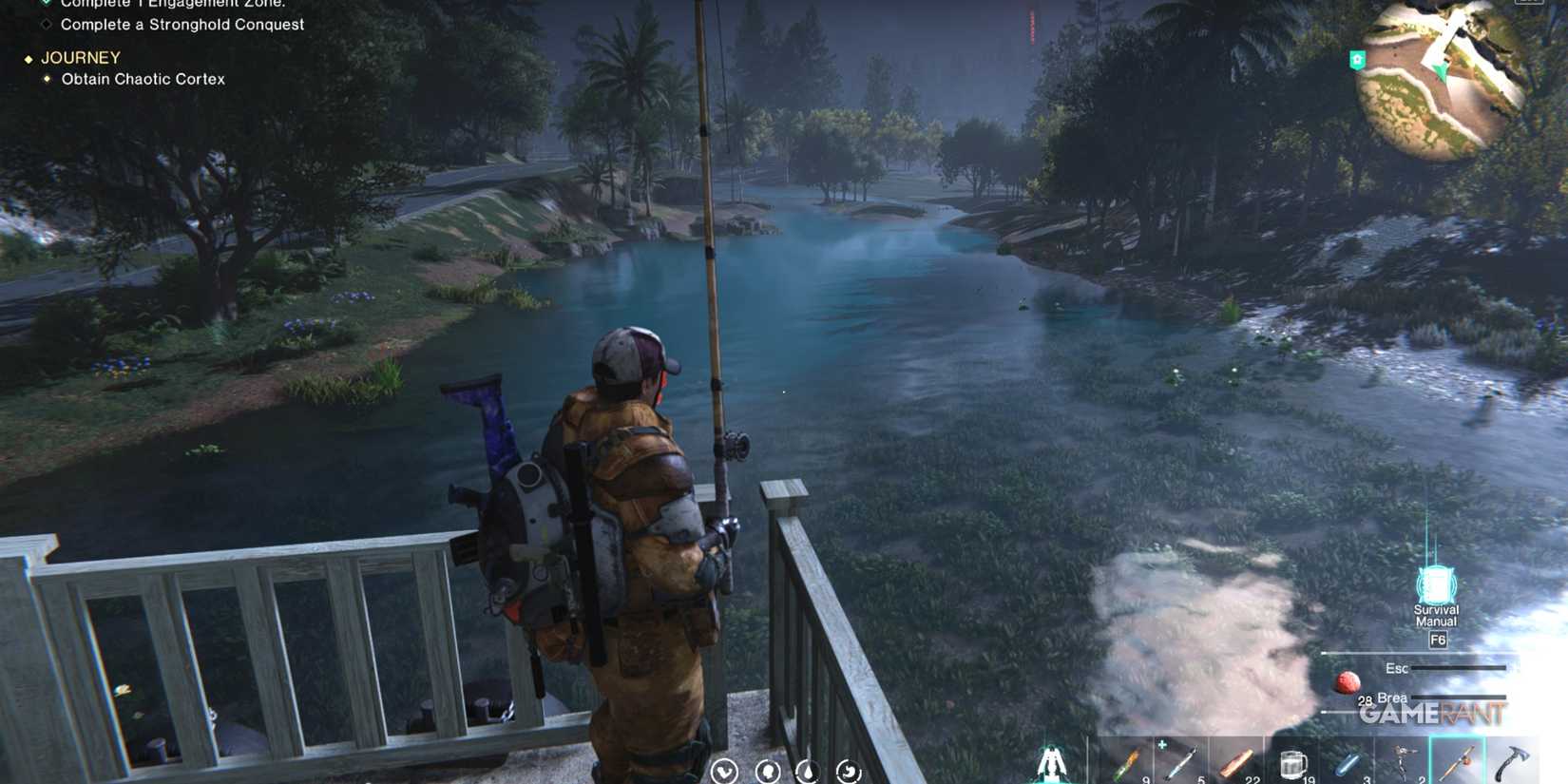Toggle tracking of the Obtain Chaotic Cortex objective
Screen dimensions: 1568x784
[x=49, y=79]
